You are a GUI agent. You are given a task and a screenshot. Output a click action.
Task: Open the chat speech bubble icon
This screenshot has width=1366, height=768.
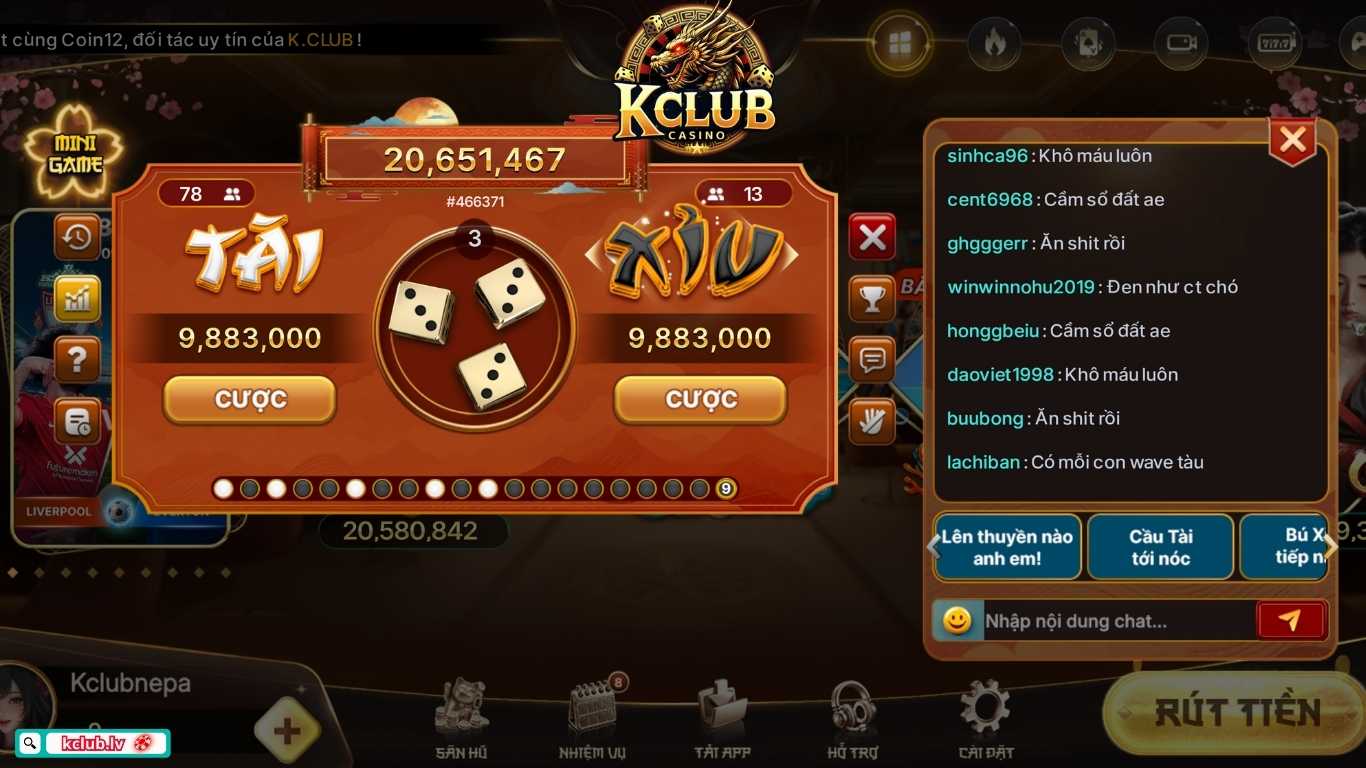pos(871,360)
